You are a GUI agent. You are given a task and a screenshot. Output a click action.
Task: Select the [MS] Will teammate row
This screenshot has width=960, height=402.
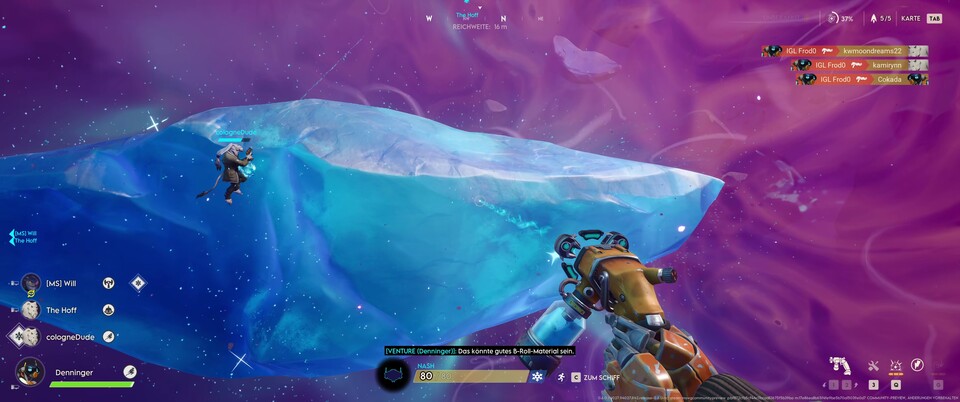(x=60, y=283)
